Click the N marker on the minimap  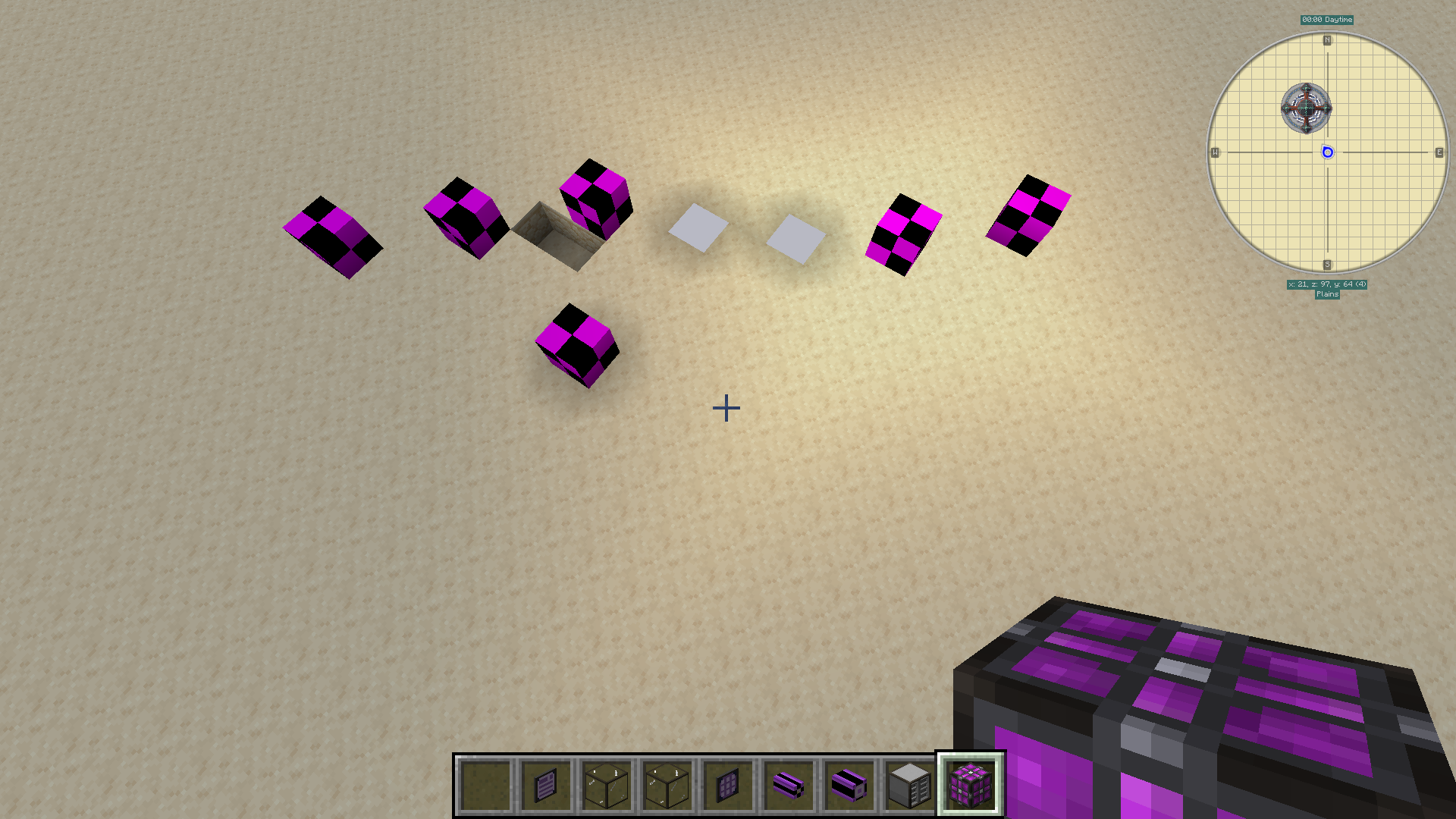pos(1326,42)
